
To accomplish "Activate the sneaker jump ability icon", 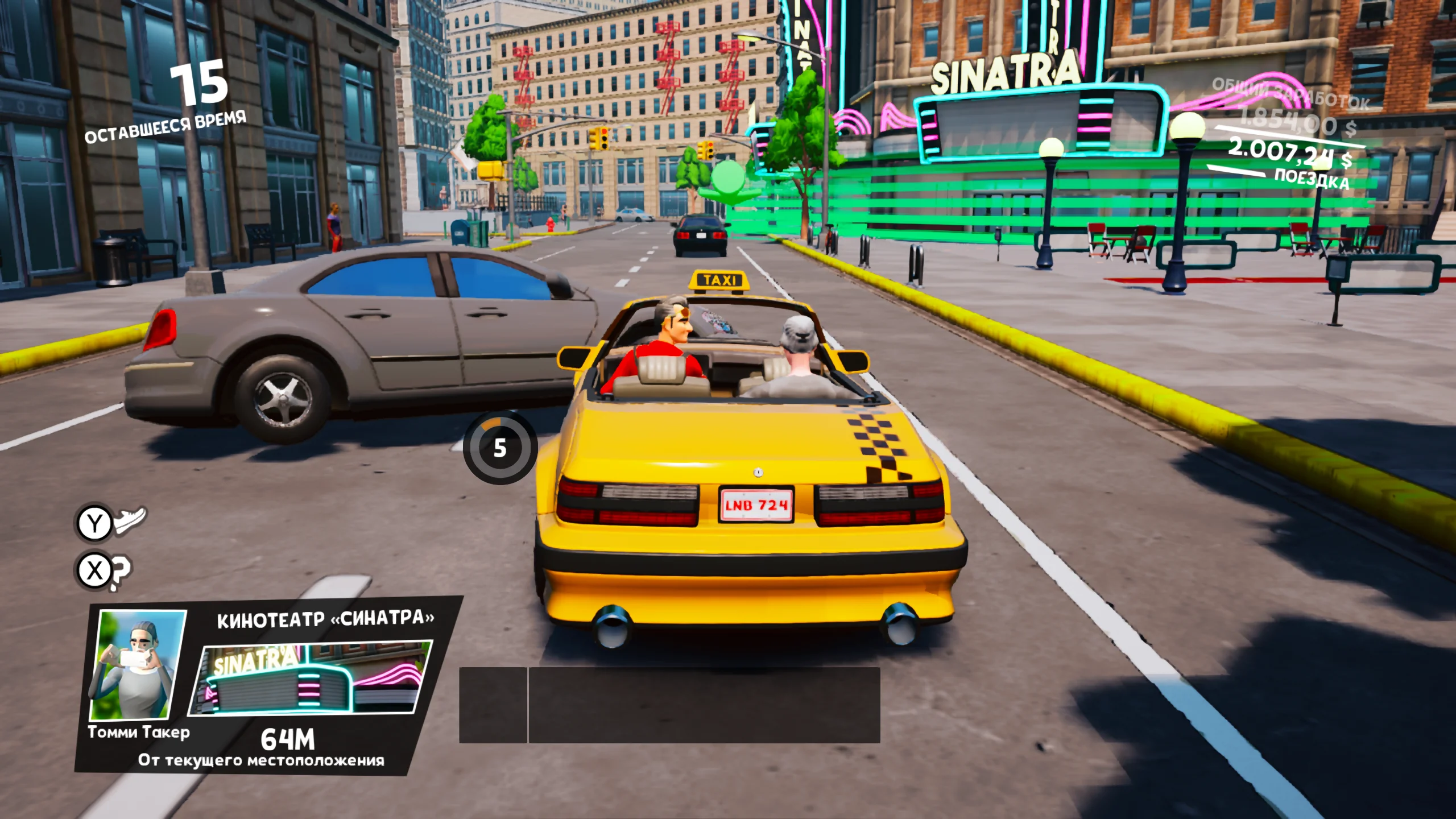I will coord(130,519).
